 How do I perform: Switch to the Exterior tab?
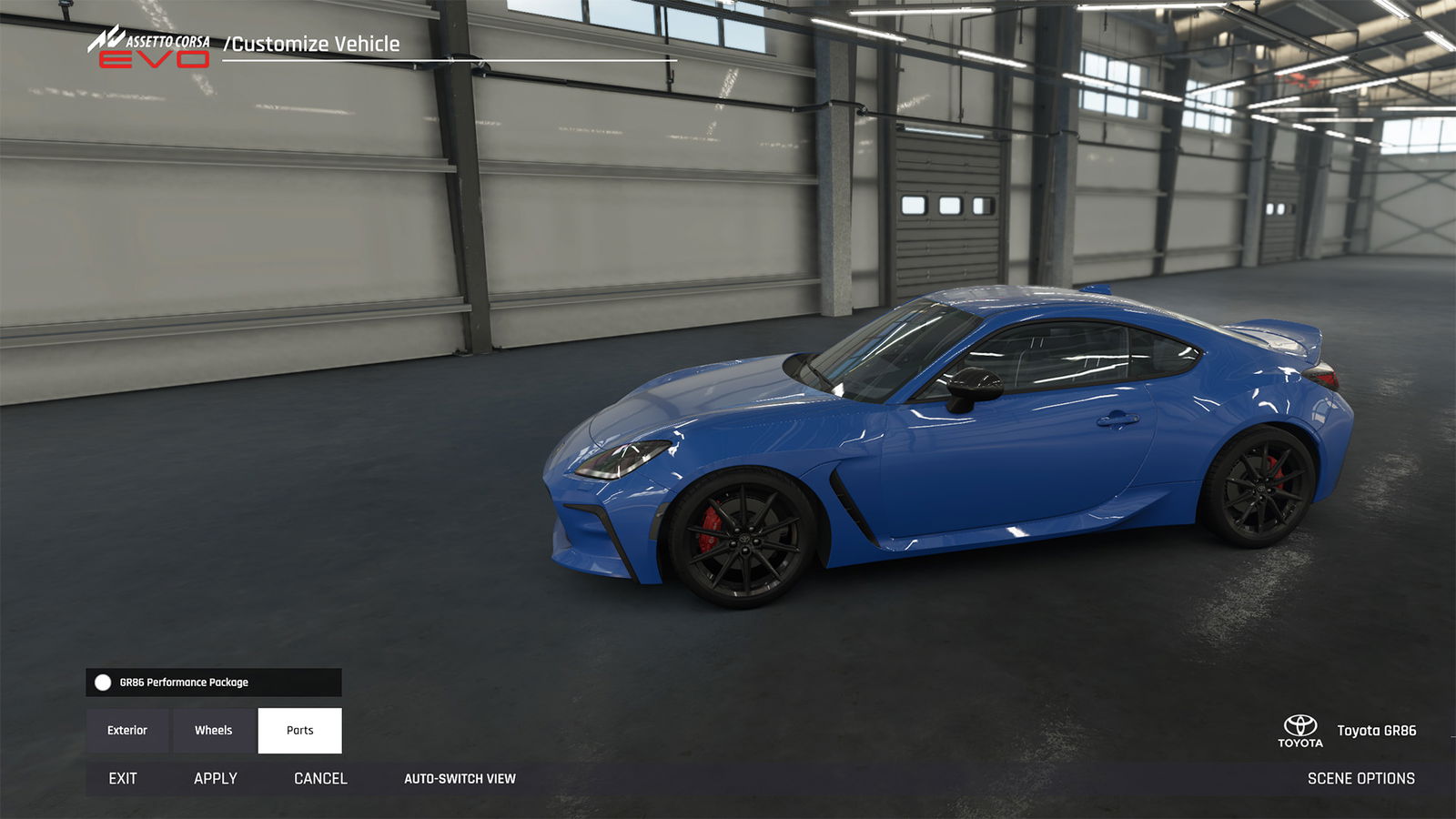tap(127, 731)
